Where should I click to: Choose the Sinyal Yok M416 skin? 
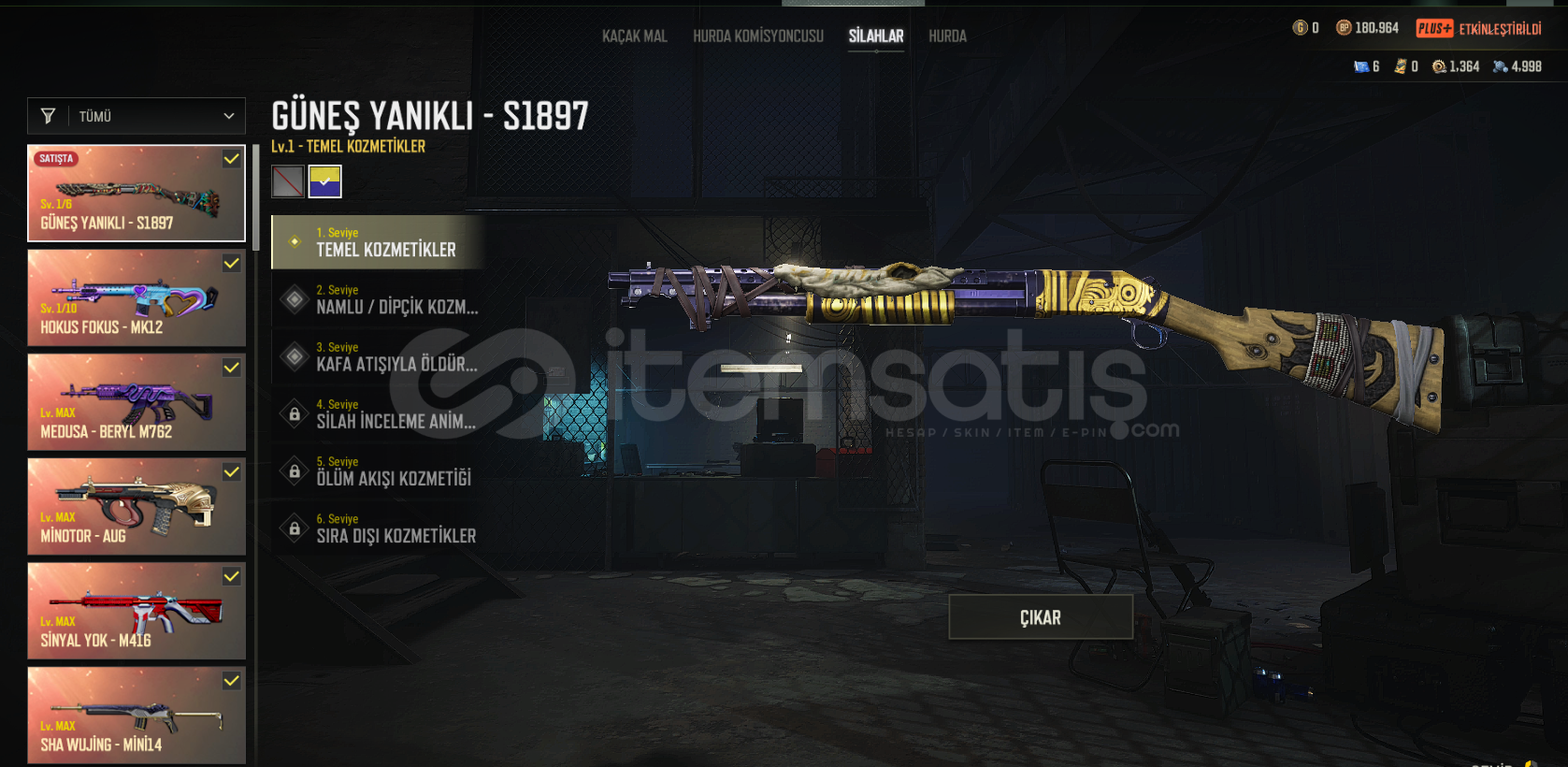(x=137, y=611)
